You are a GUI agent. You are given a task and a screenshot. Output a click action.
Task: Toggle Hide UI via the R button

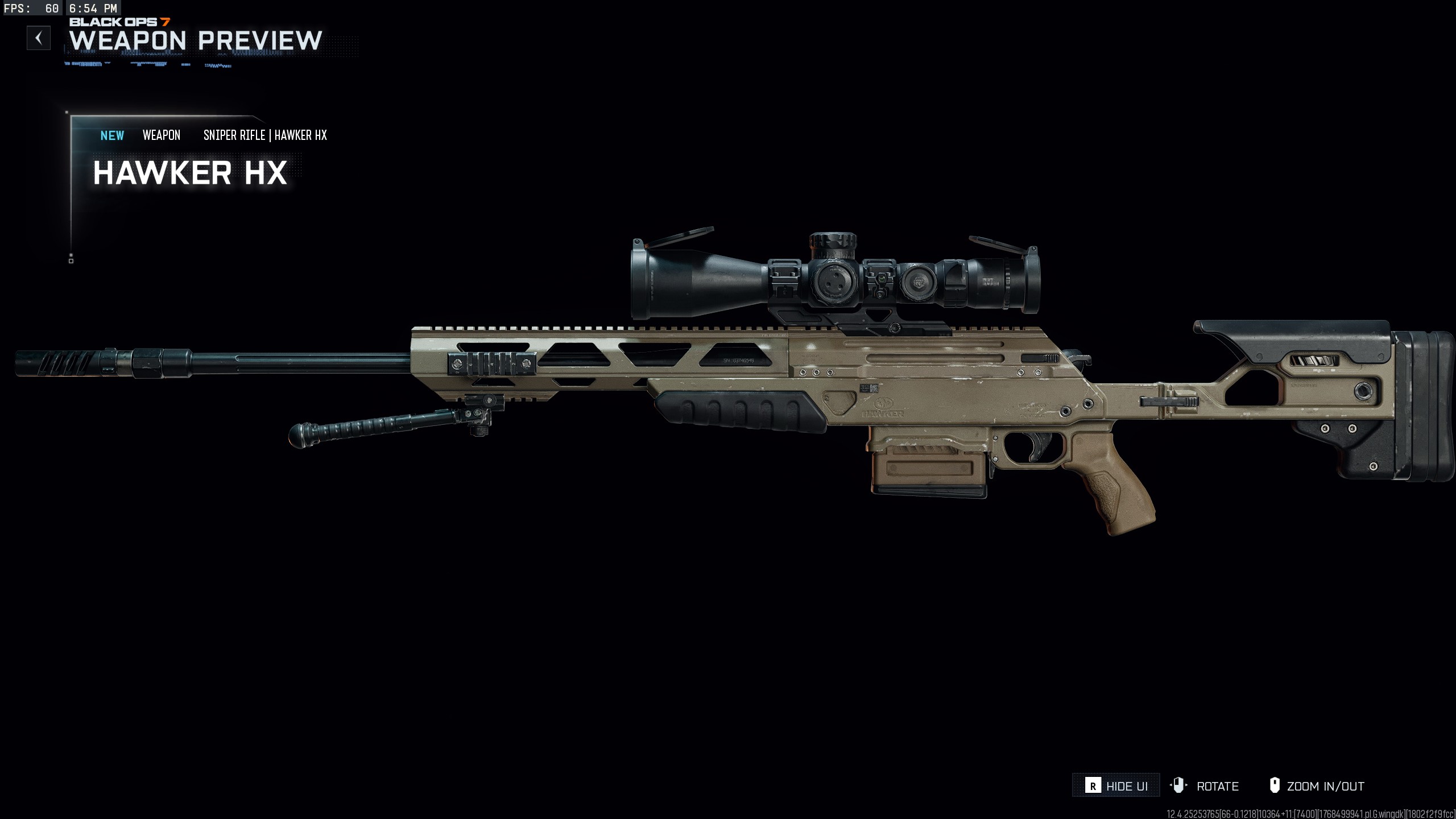(1115, 786)
